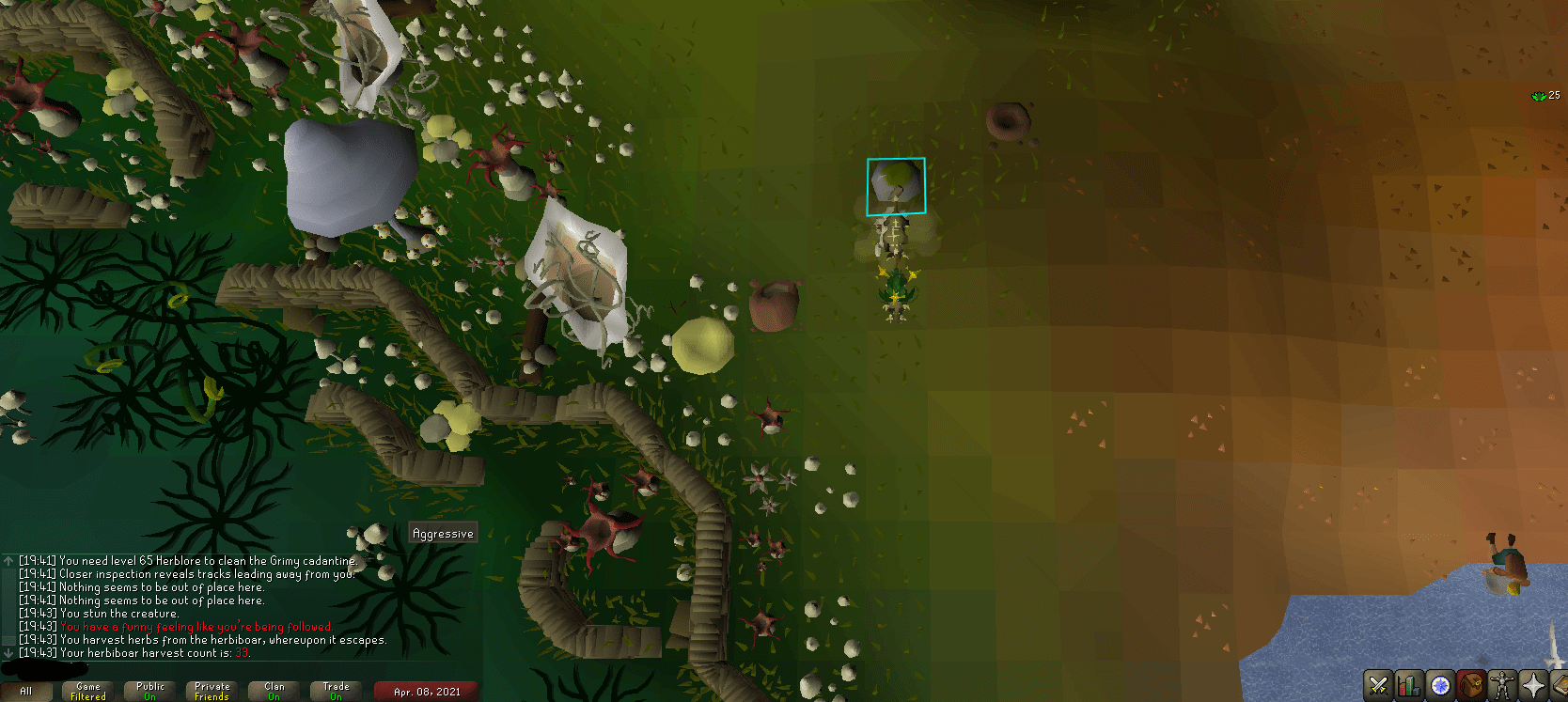
Task: Toggle Clan chat off
Action: pos(273,691)
